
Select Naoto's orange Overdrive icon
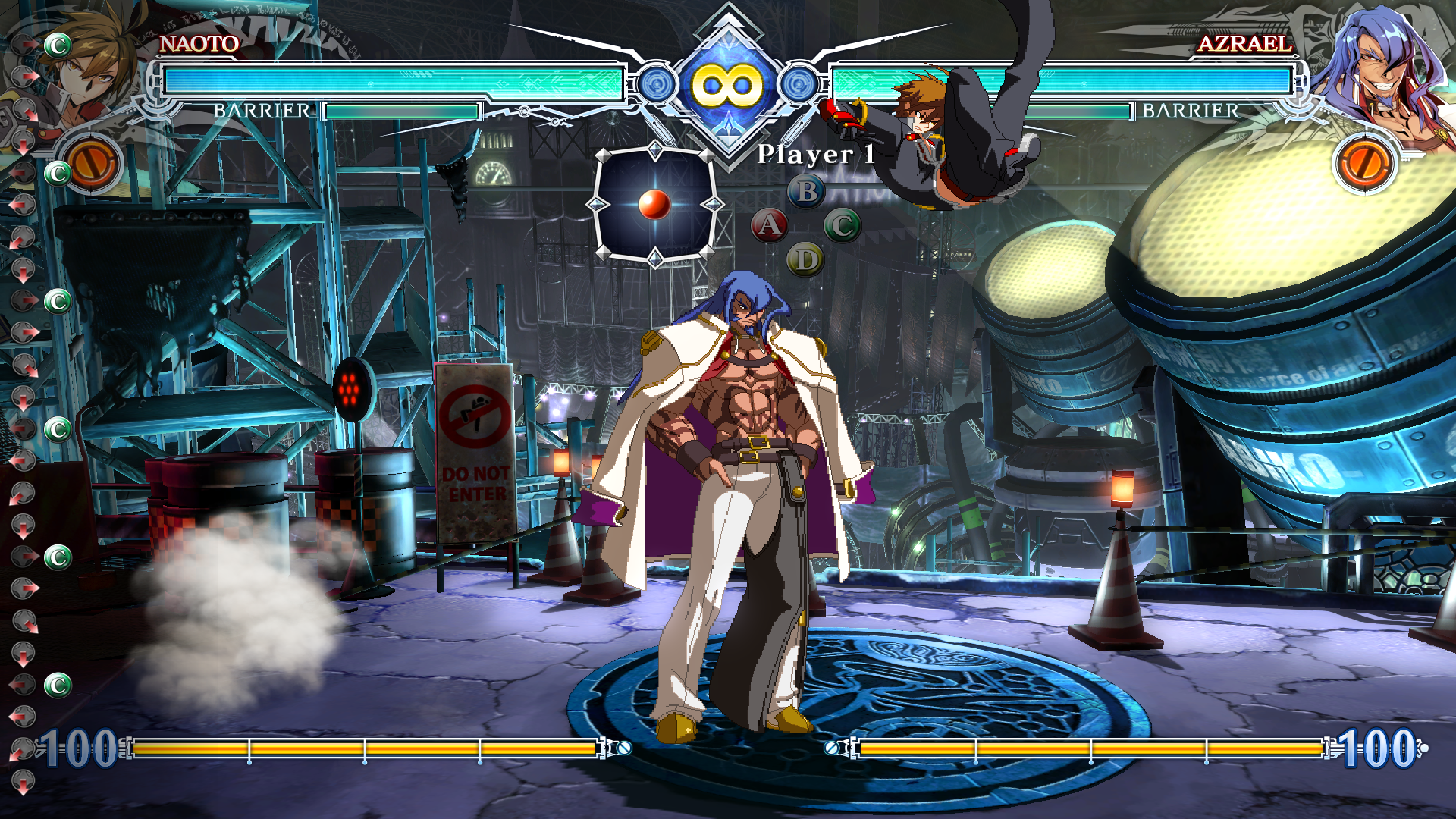click(x=93, y=163)
